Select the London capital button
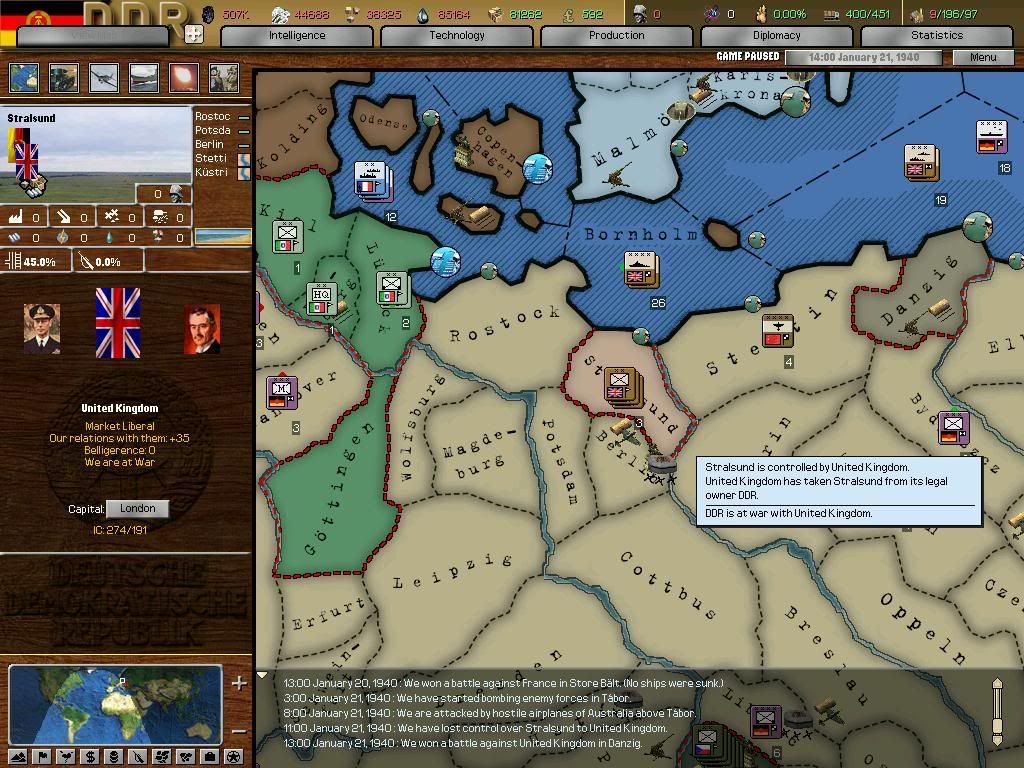This screenshot has width=1024, height=768. click(137, 508)
